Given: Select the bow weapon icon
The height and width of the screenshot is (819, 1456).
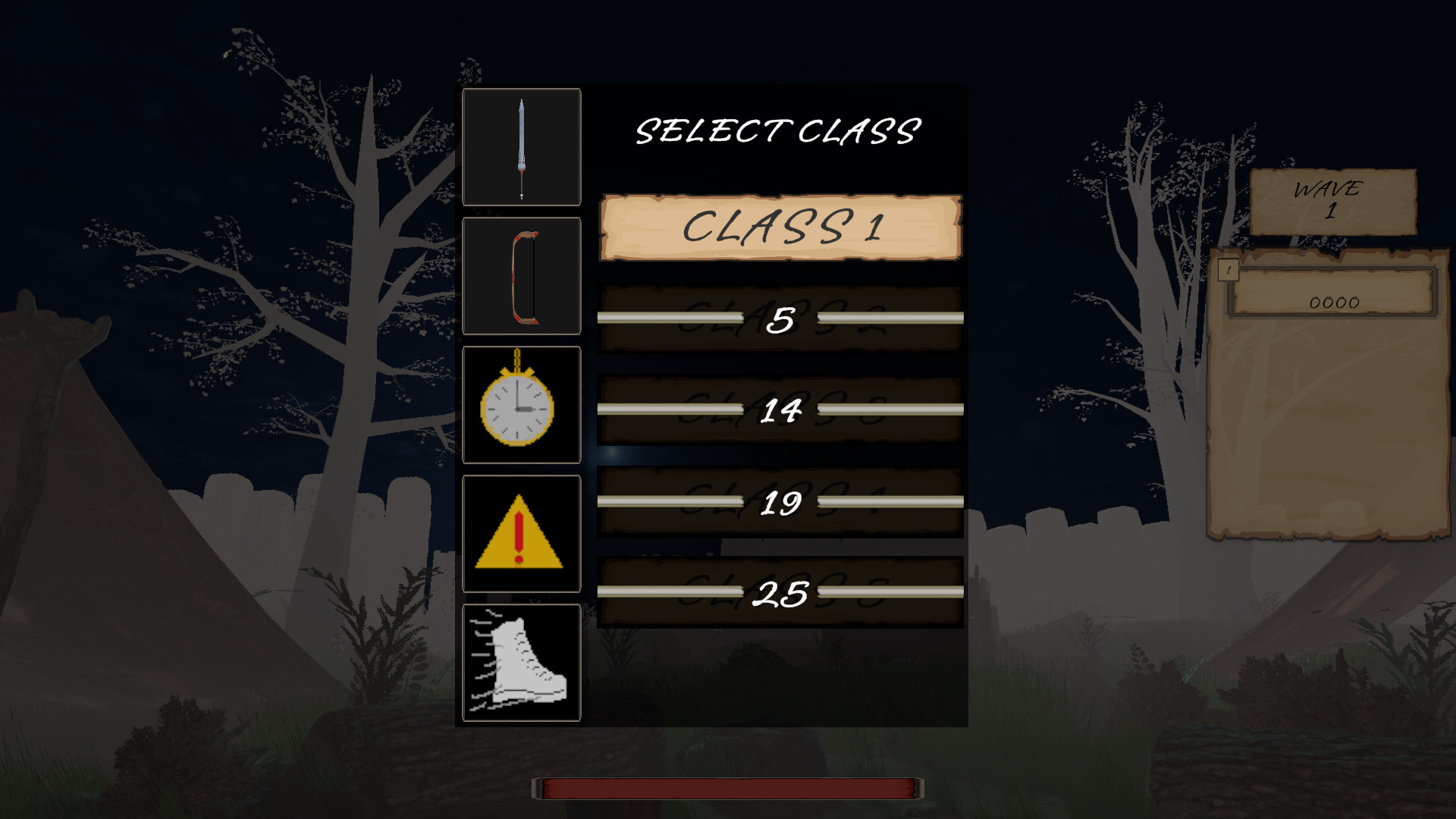Looking at the screenshot, I should pos(522,277).
